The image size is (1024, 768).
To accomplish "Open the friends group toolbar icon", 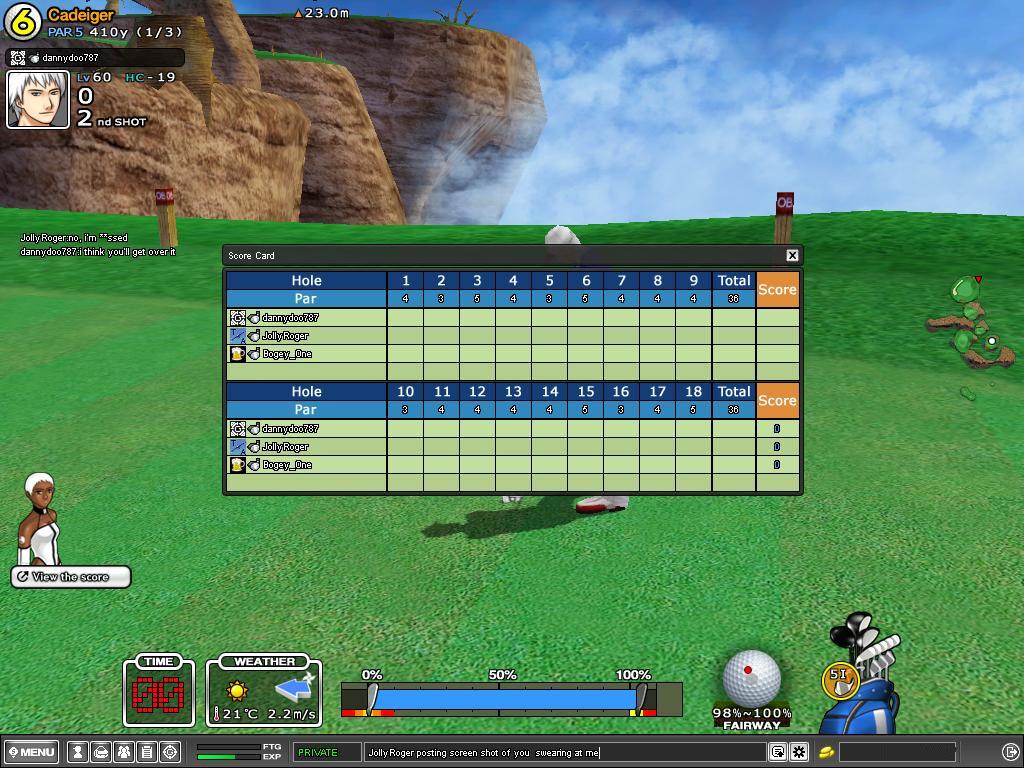I will pyautogui.click(x=123, y=752).
